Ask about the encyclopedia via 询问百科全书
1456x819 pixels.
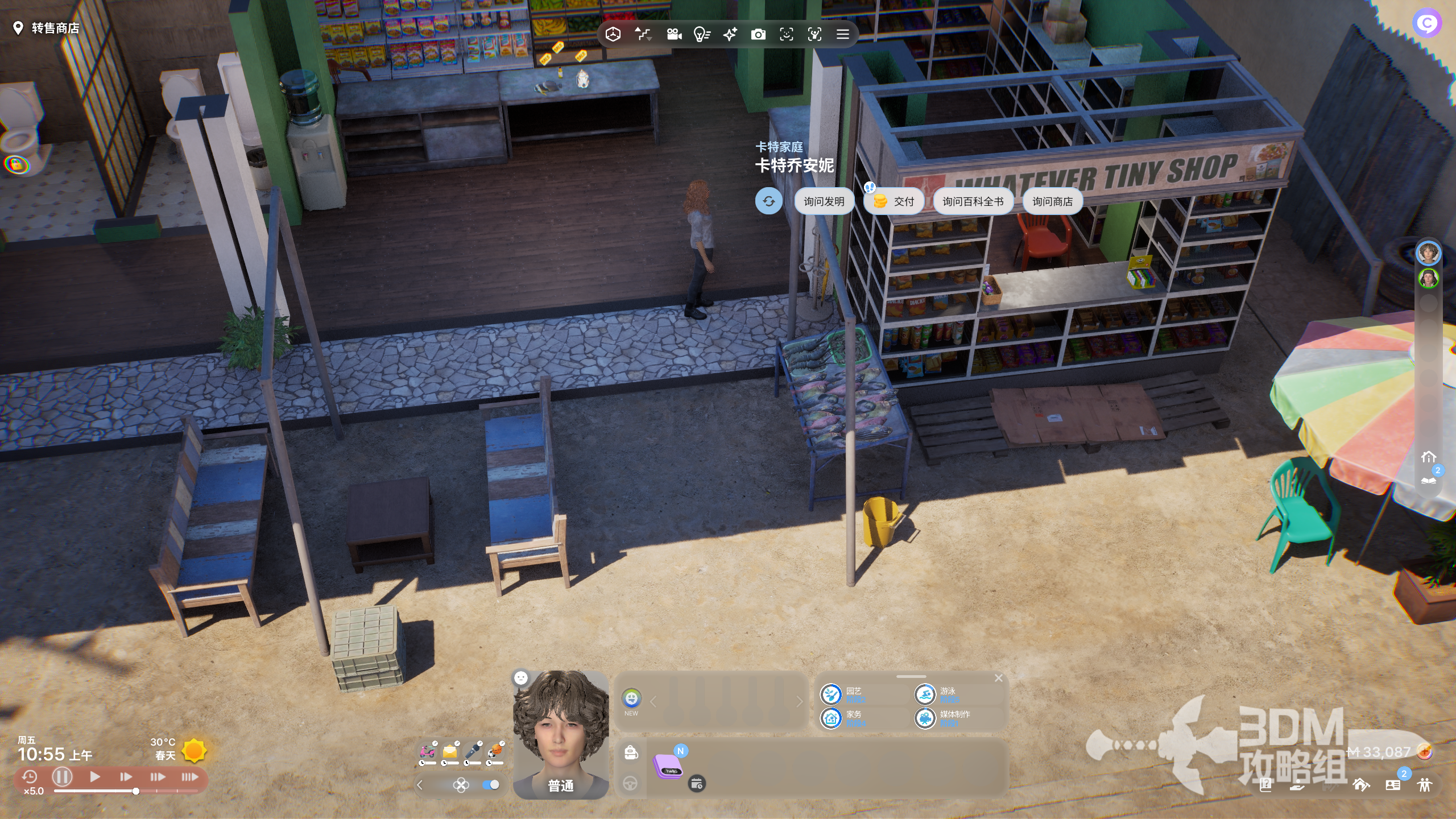point(973,201)
